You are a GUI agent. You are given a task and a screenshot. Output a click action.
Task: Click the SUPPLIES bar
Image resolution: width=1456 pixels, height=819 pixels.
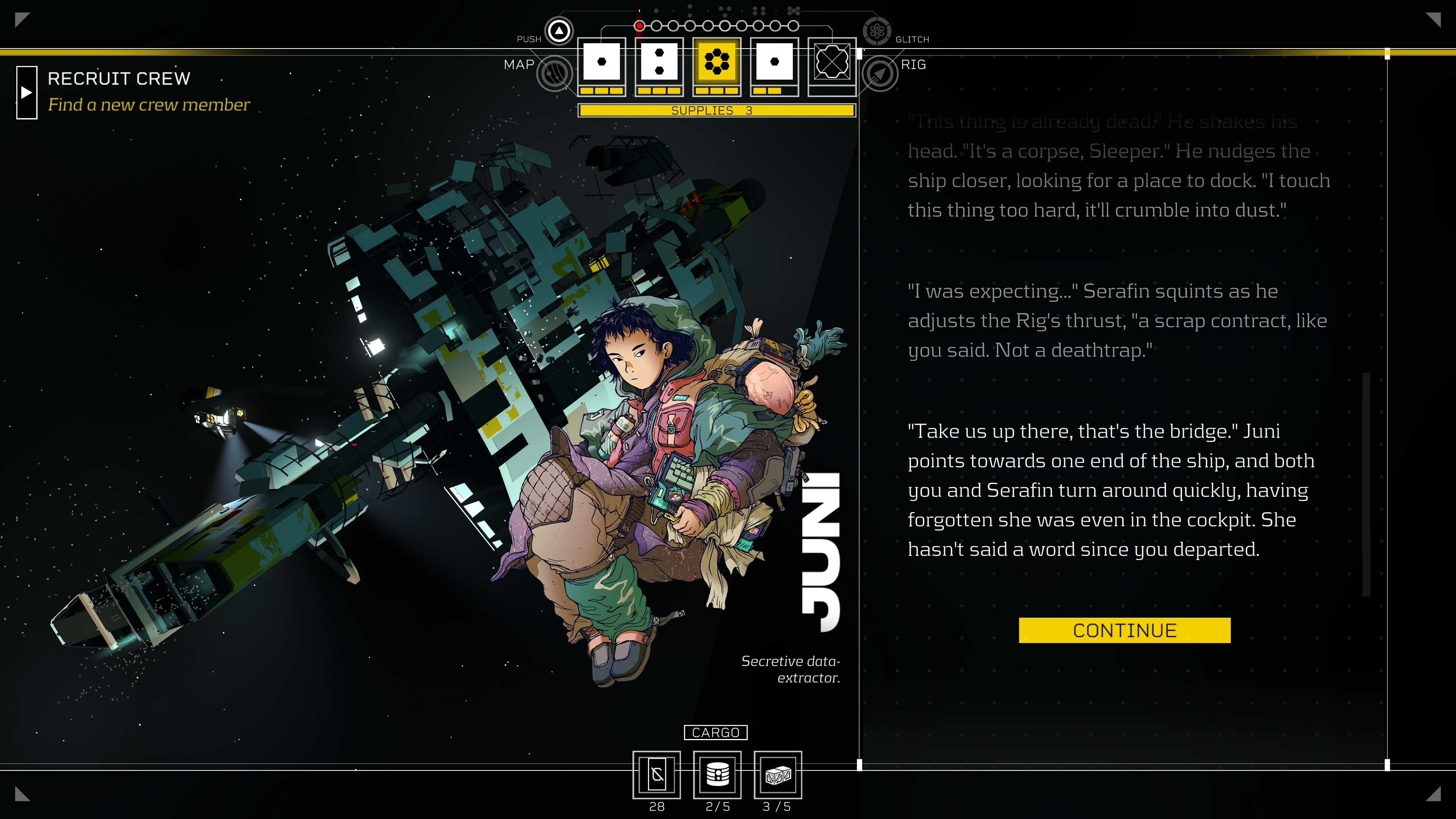tap(716, 111)
